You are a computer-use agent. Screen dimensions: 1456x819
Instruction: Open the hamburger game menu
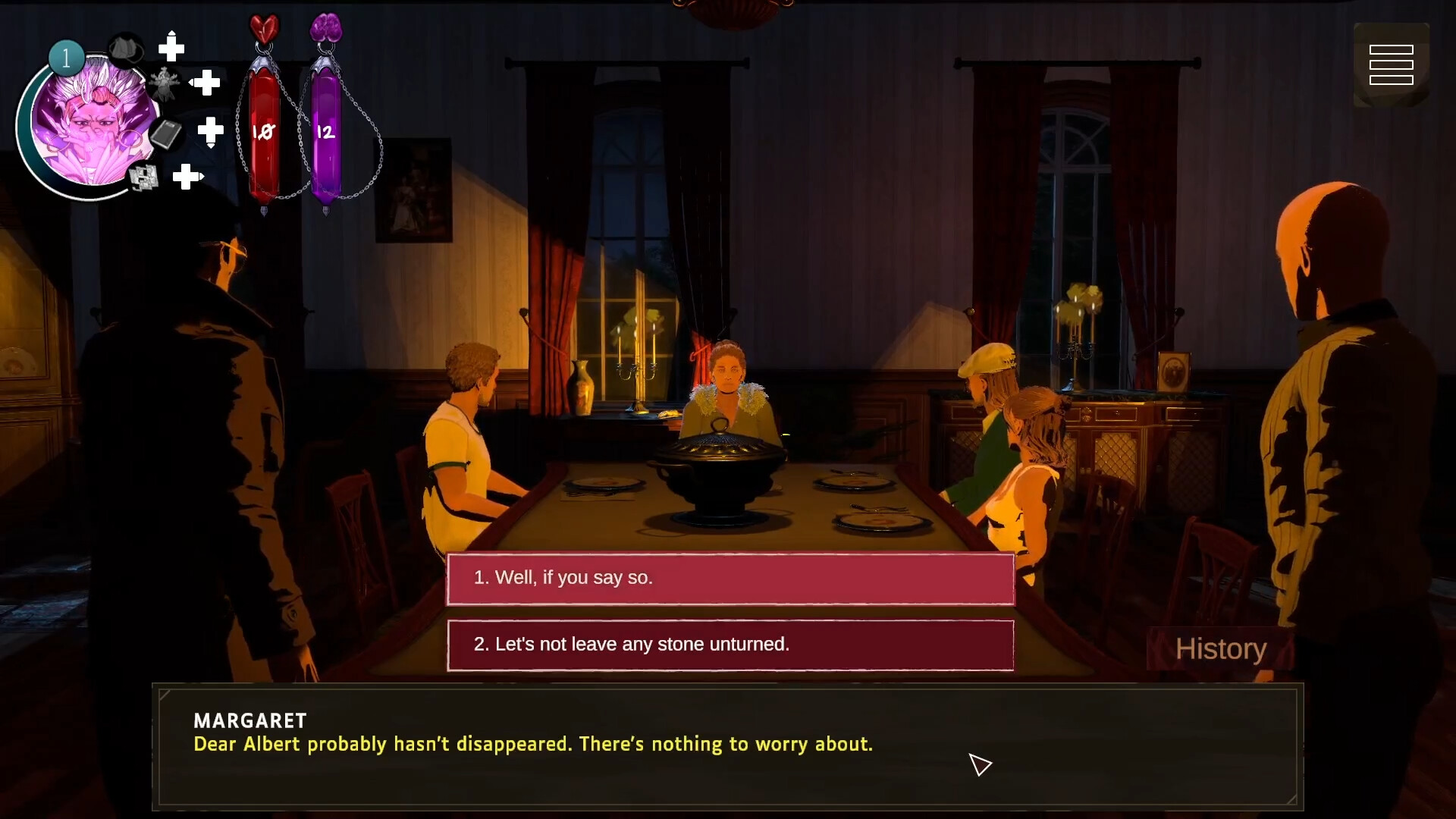click(1392, 64)
